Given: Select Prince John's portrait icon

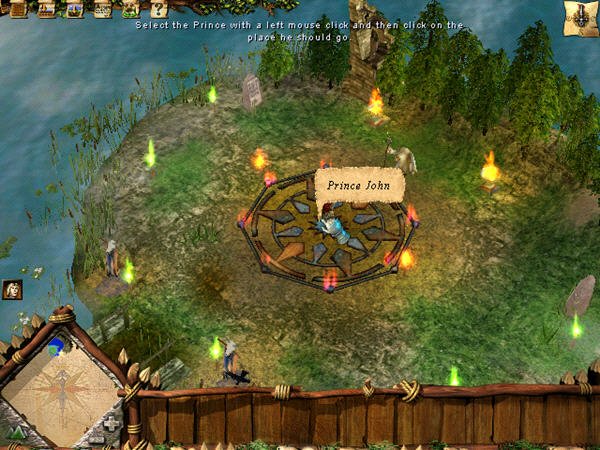Looking at the screenshot, I should (14, 290).
